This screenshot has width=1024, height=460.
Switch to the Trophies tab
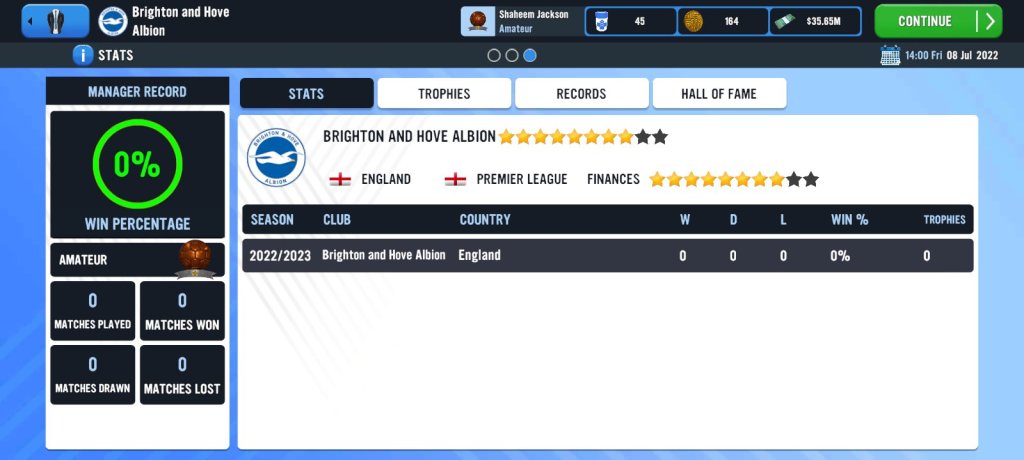point(444,94)
